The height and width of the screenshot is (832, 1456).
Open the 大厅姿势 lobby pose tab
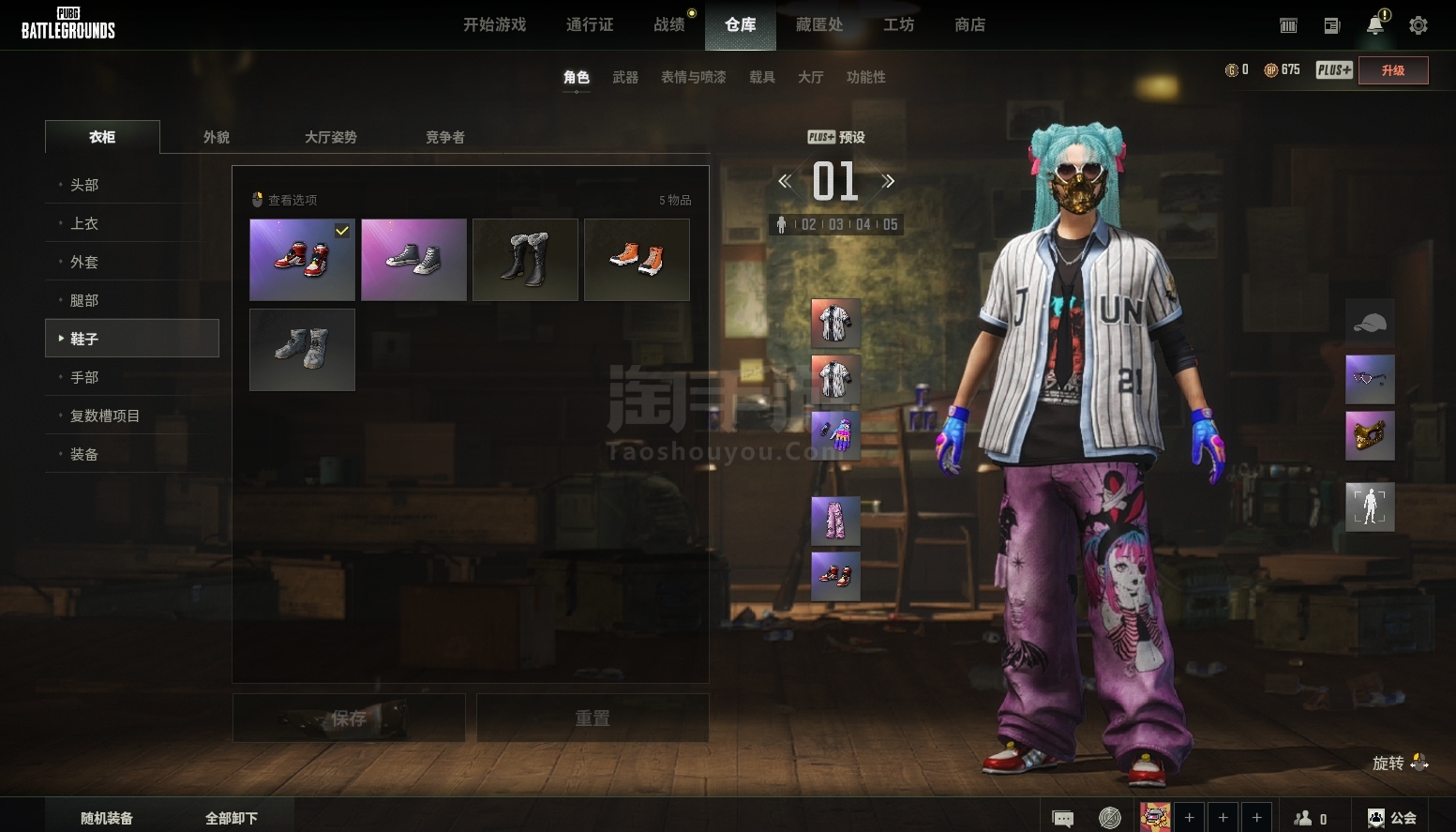[330, 138]
